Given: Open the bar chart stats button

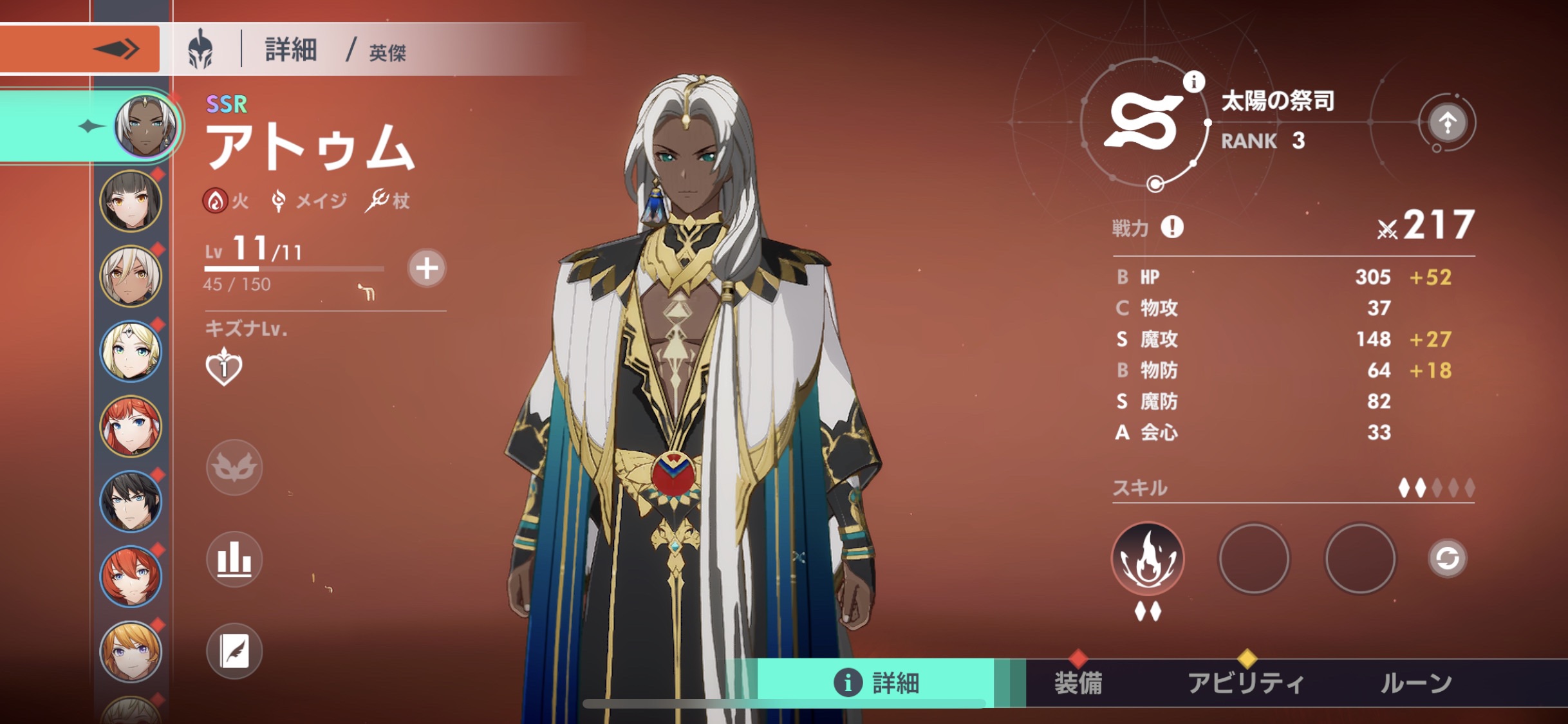Looking at the screenshot, I should pyautogui.click(x=234, y=559).
